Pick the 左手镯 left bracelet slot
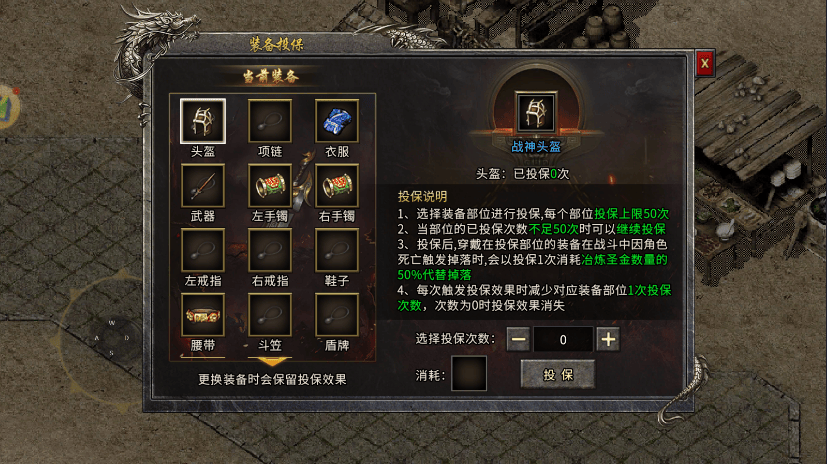The image size is (827, 464). [x=270, y=185]
